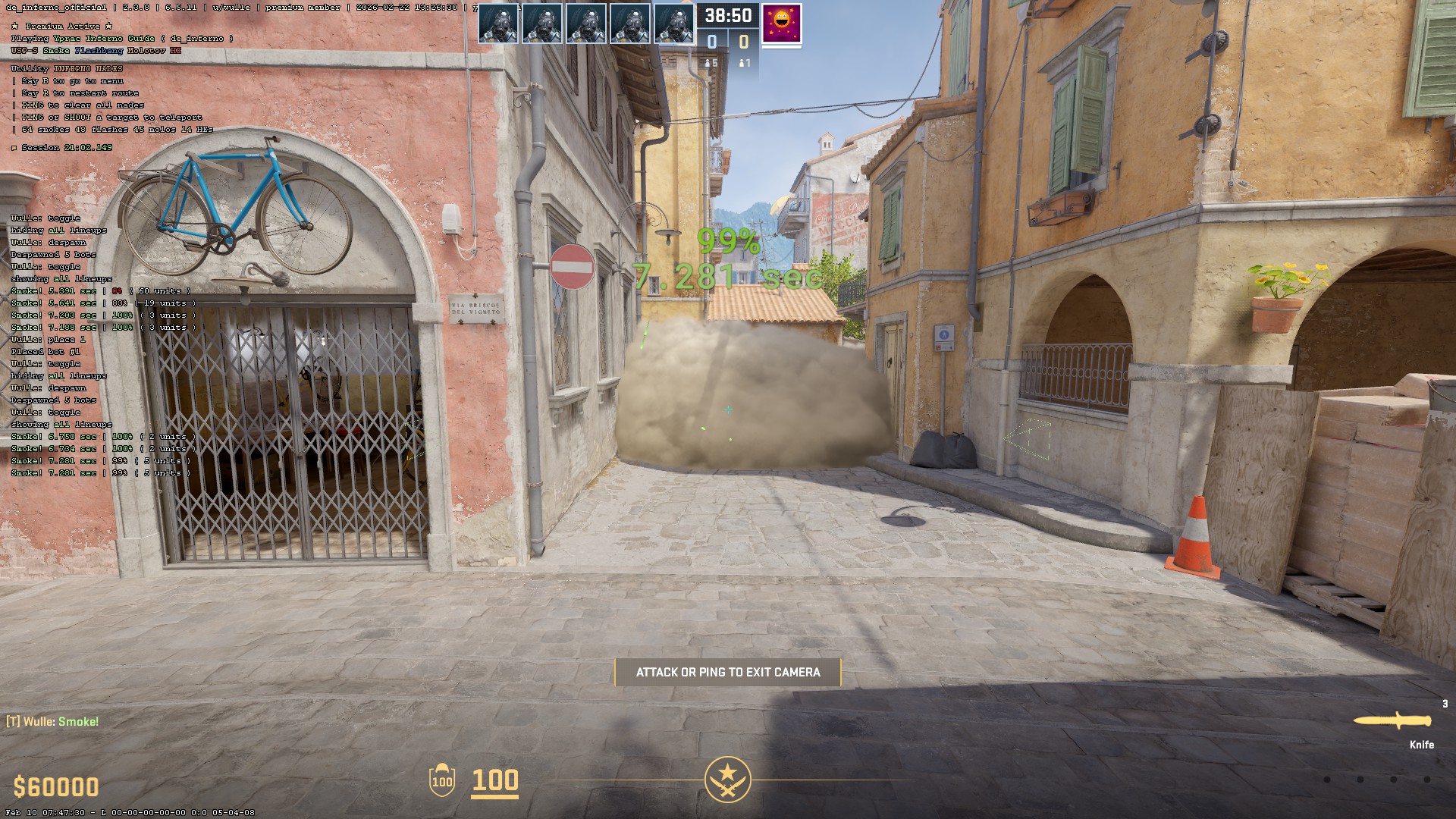Screen dimensions: 1456x819
Task: Select the Knife weapon icon
Action: pyautogui.click(x=1392, y=721)
